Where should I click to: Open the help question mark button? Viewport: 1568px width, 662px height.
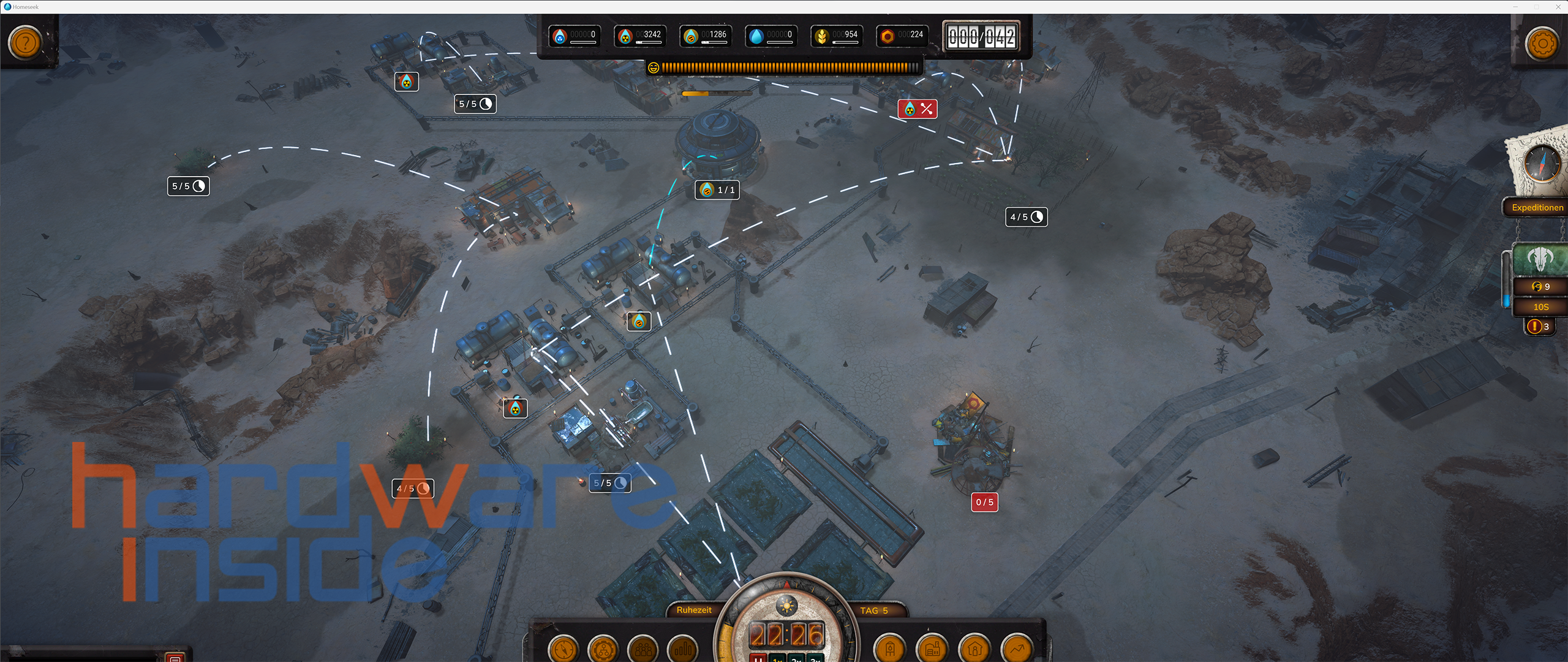pos(25,43)
